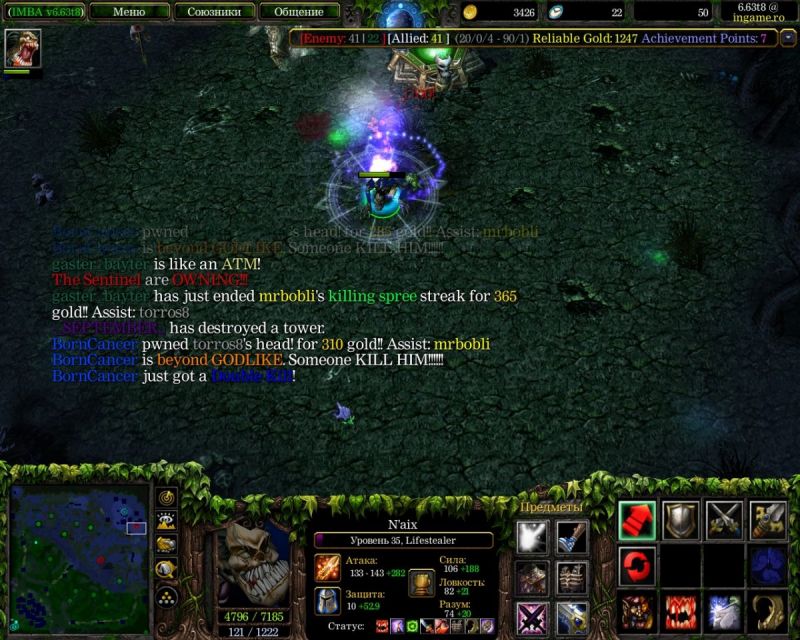Viewport: 800px width, 640px height.
Task: Open the Общение chat log
Action: 298,12
